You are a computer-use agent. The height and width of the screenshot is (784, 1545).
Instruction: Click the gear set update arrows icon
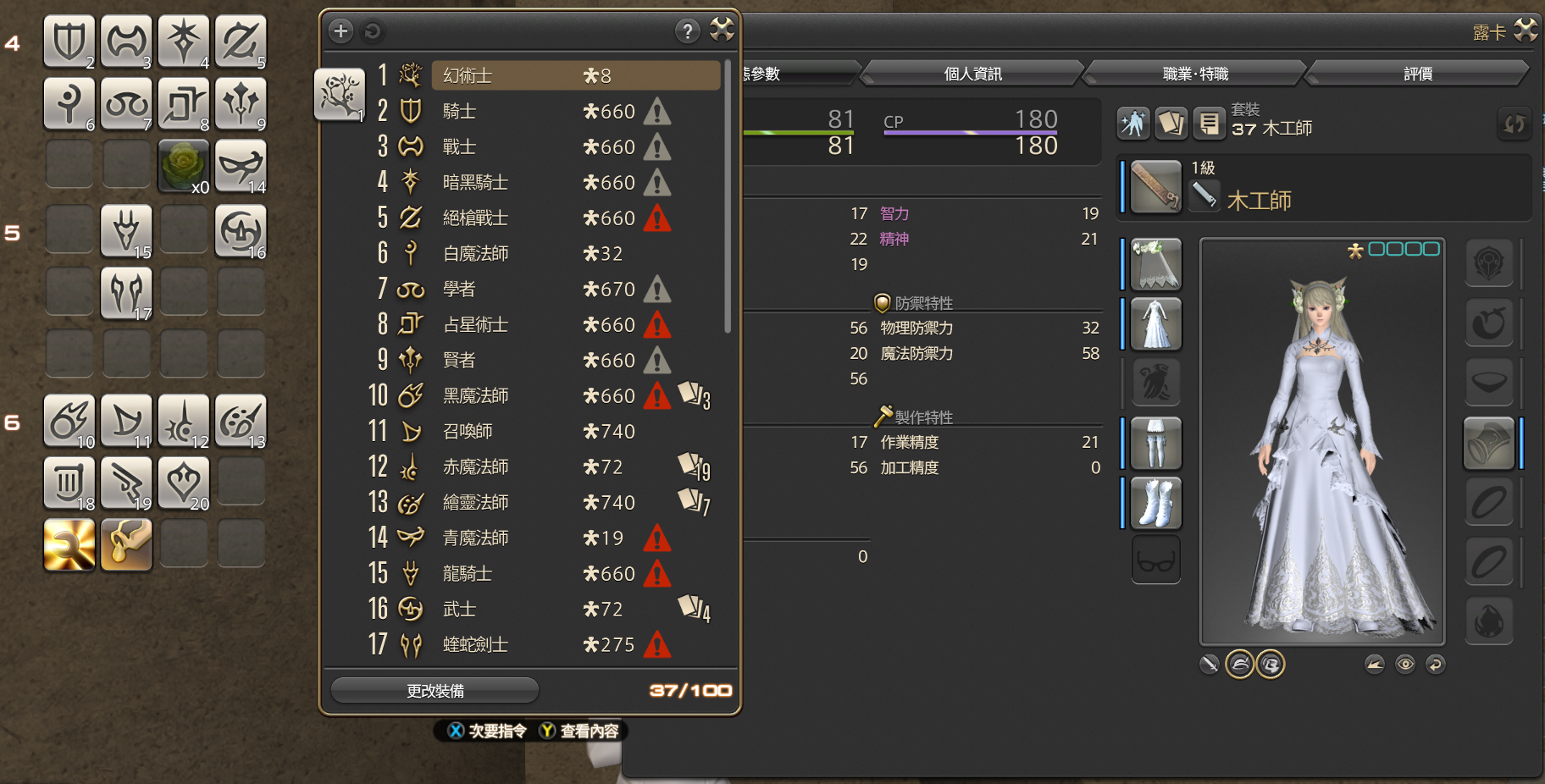(1515, 124)
